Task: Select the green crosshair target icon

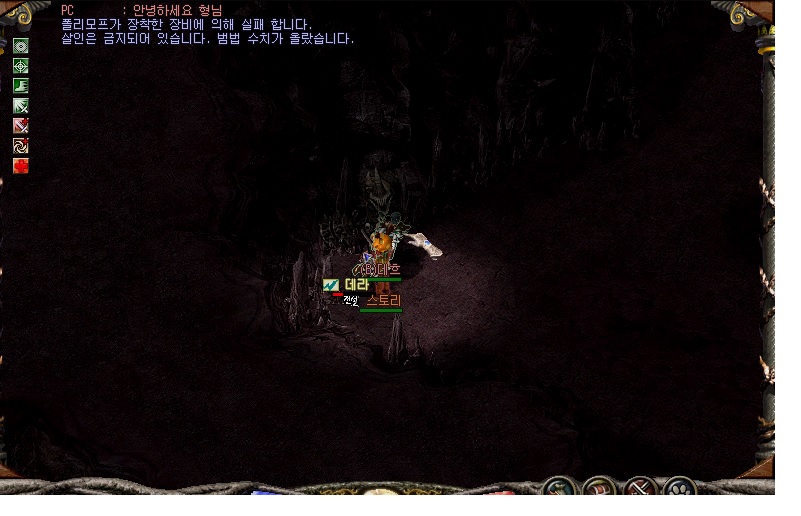Action: [x=20, y=65]
